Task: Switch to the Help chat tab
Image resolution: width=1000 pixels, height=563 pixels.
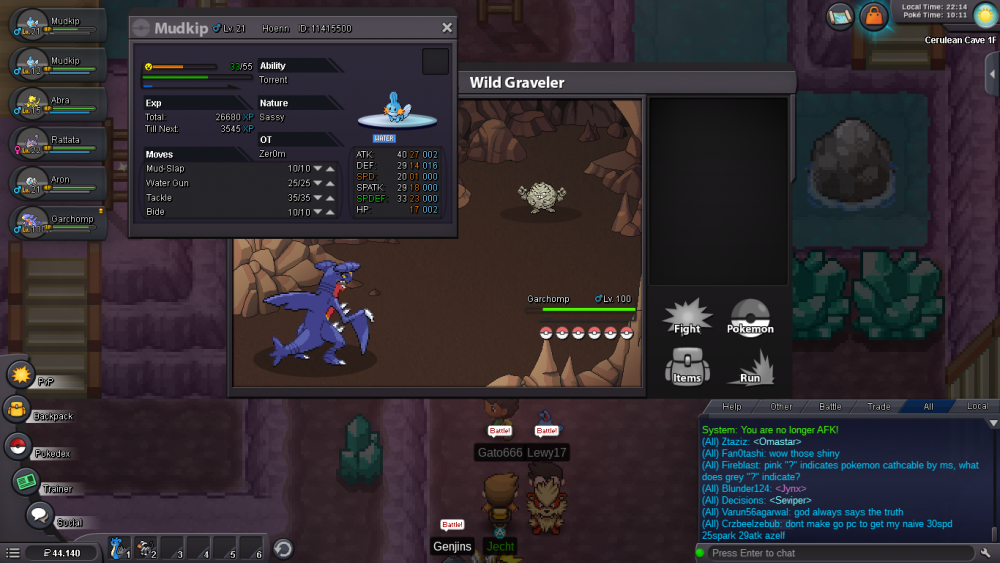Action: [x=732, y=407]
